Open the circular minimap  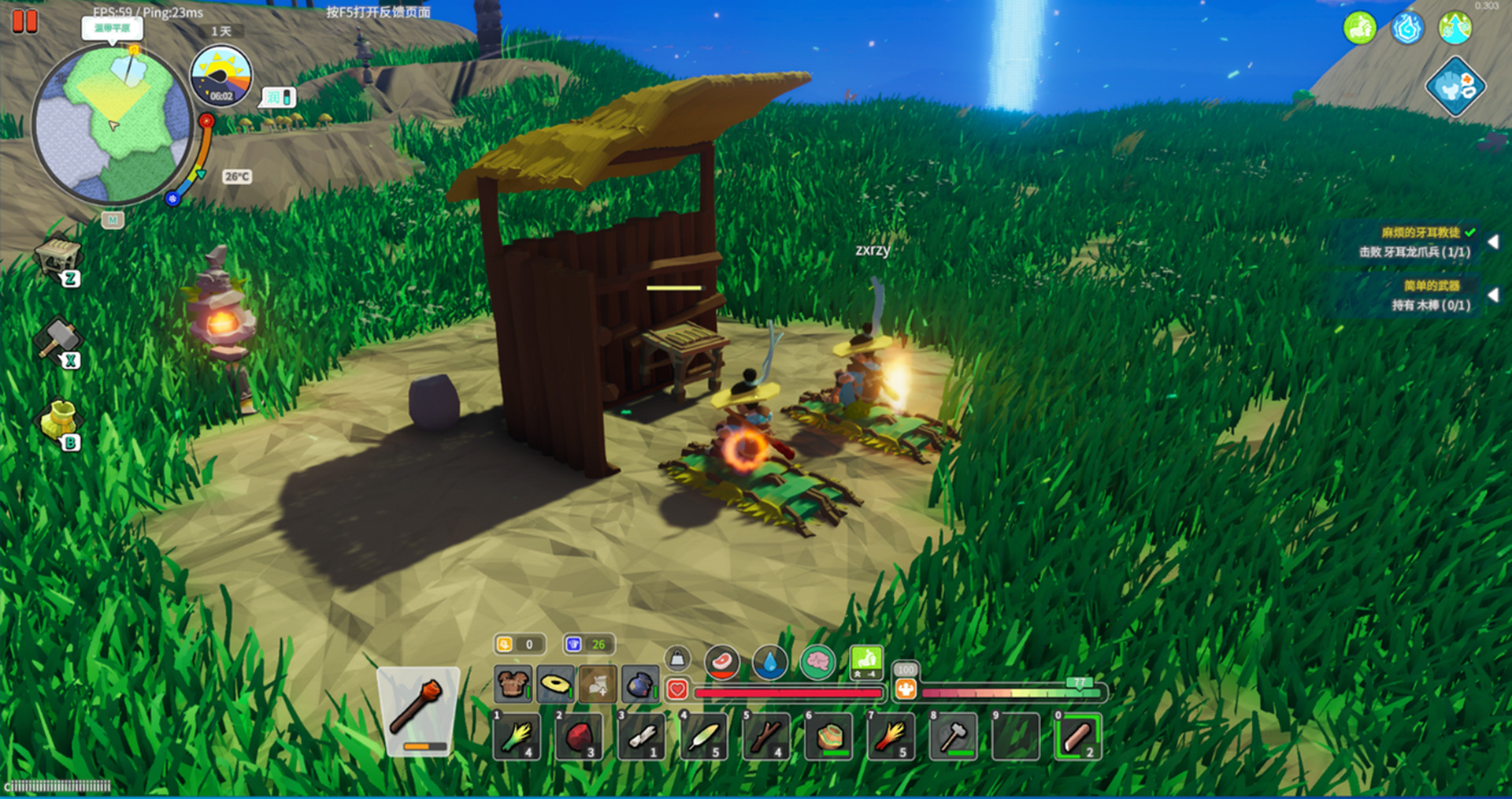coord(112,124)
